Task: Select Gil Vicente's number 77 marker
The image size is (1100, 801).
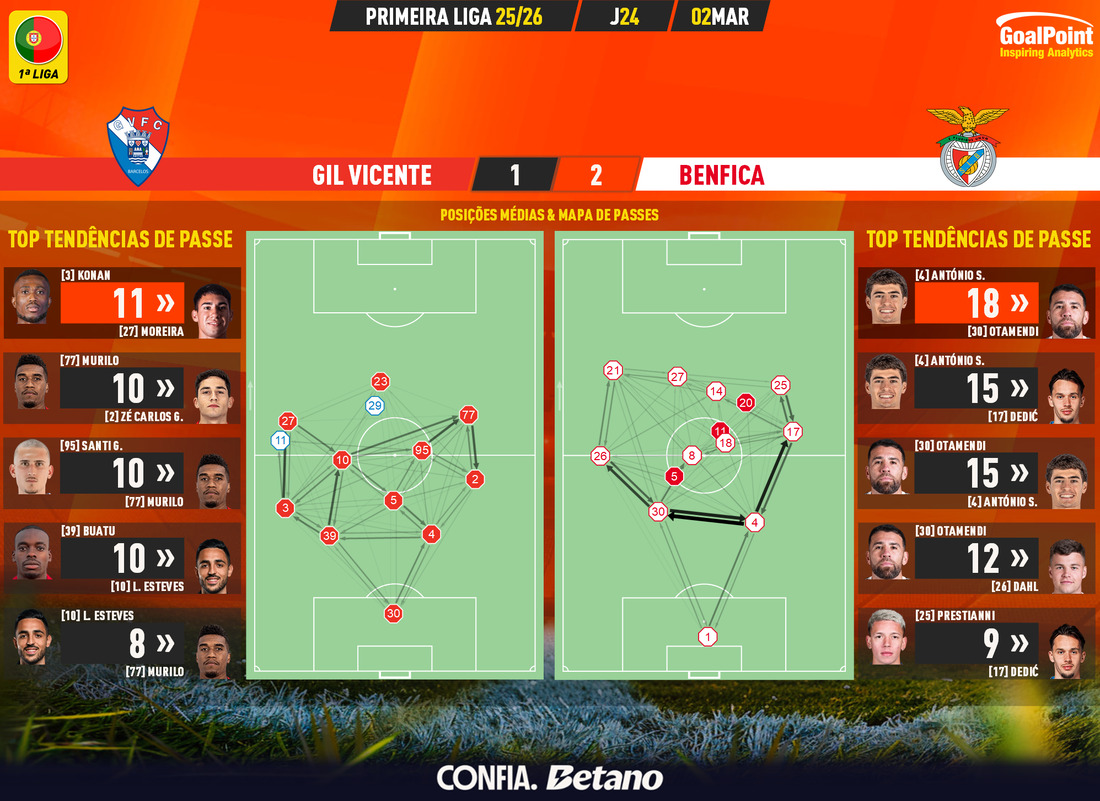Action: coord(468,414)
